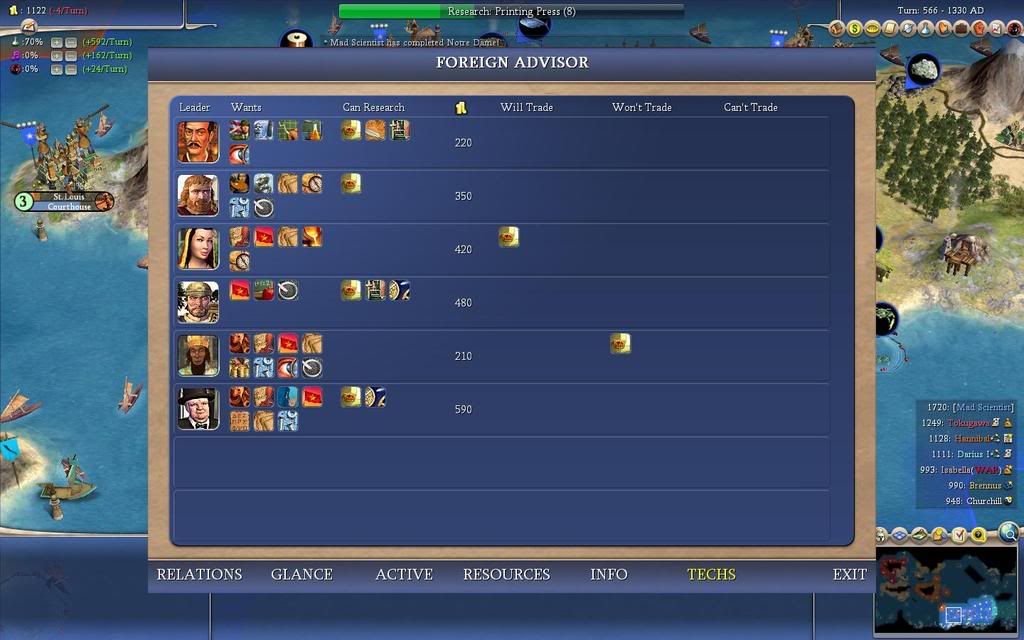Screen dimensions: 1024x640
Task: Select the St. Louis city bar
Action: tap(70, 201)
